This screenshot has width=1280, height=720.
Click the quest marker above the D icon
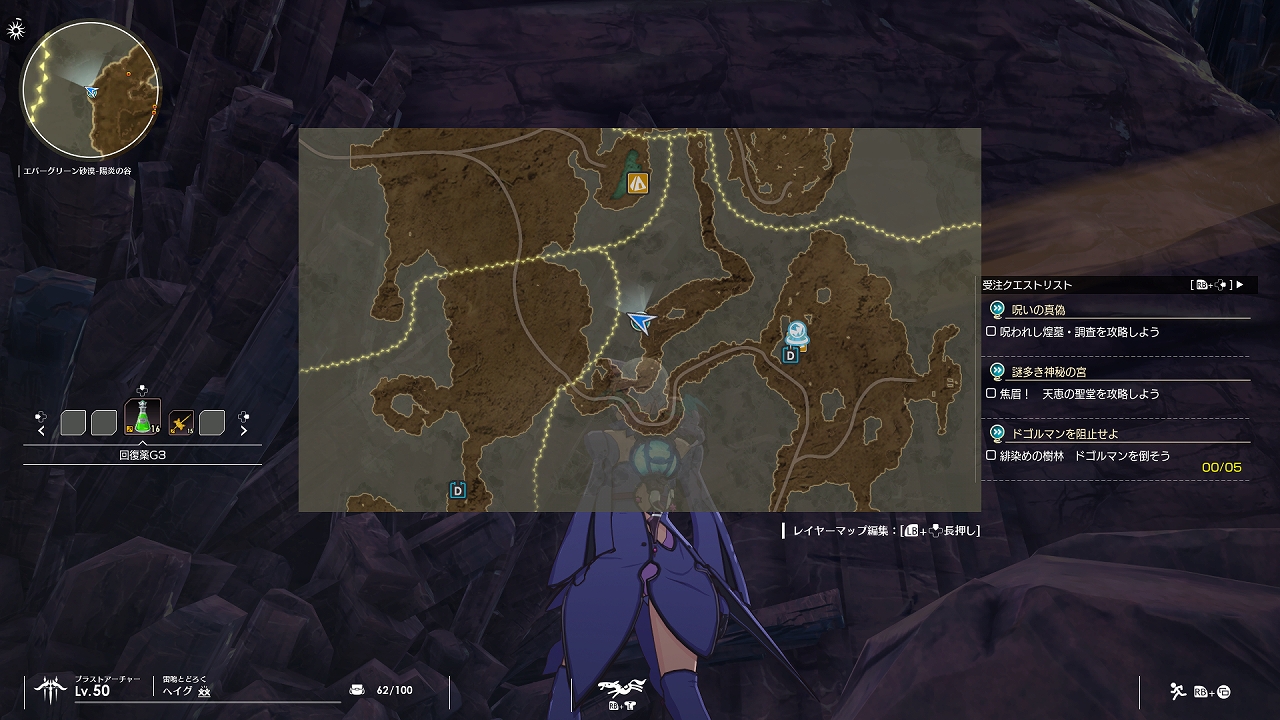(x=797, y=333)
